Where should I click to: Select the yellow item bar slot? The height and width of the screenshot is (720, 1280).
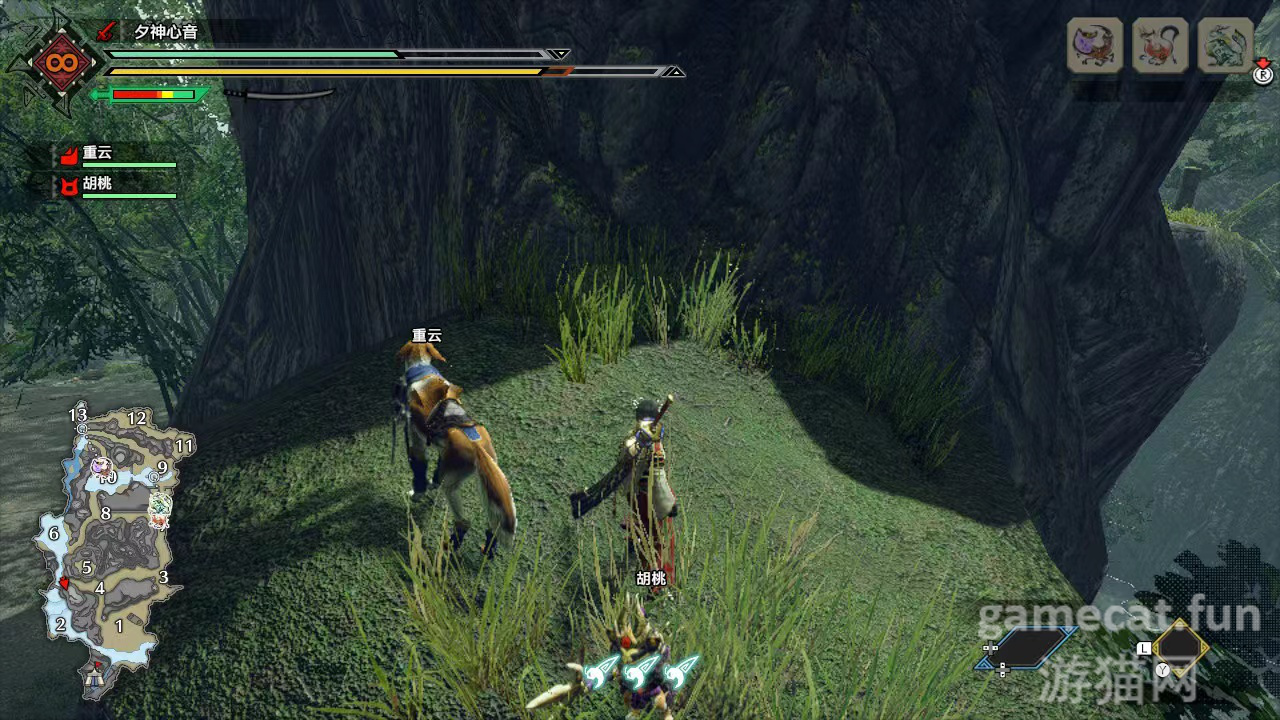[1180, 648]
